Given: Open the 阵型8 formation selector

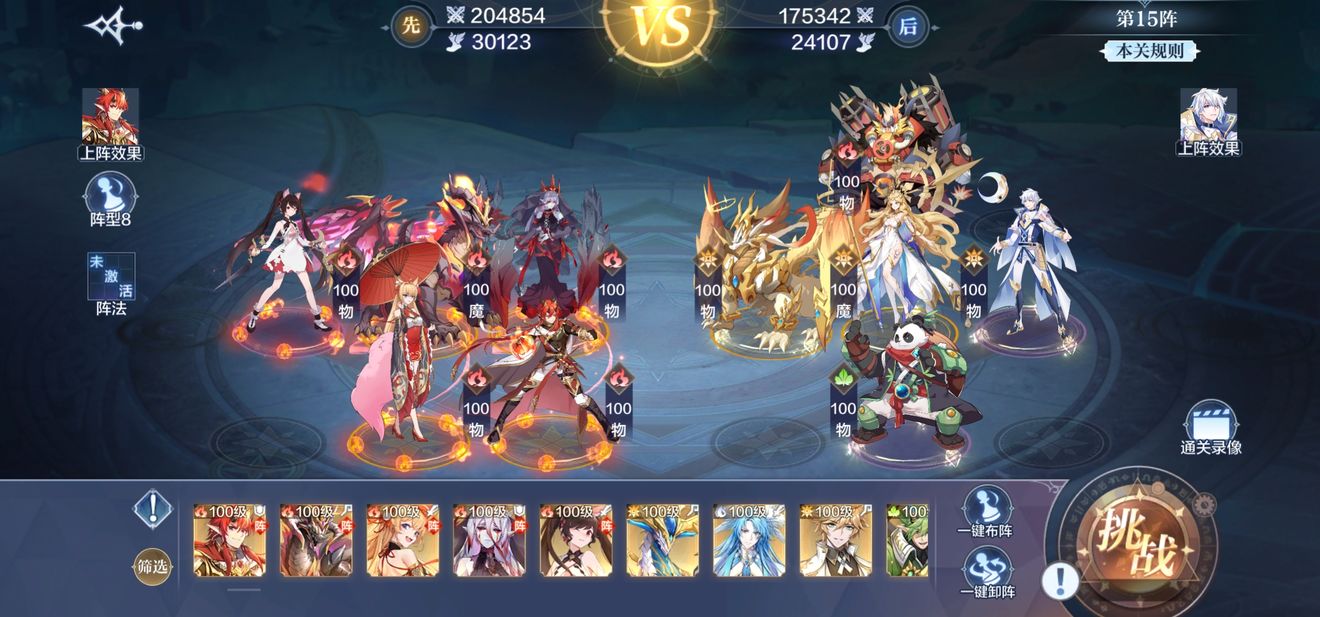Looking at the screenshot, I should (110, 199).
